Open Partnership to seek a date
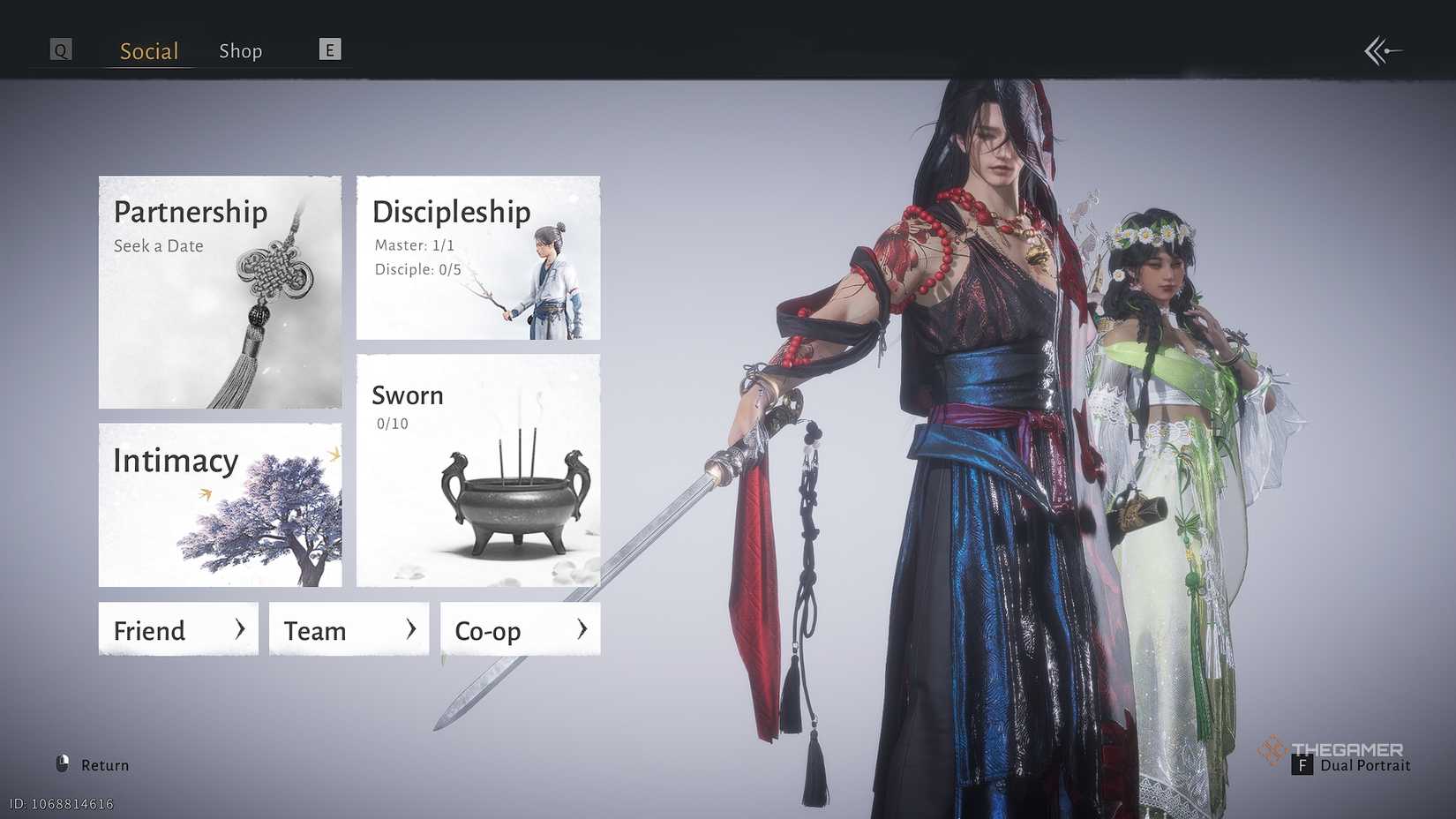Viewport: 1456px width, 819px height. click(x=219, y=291)
